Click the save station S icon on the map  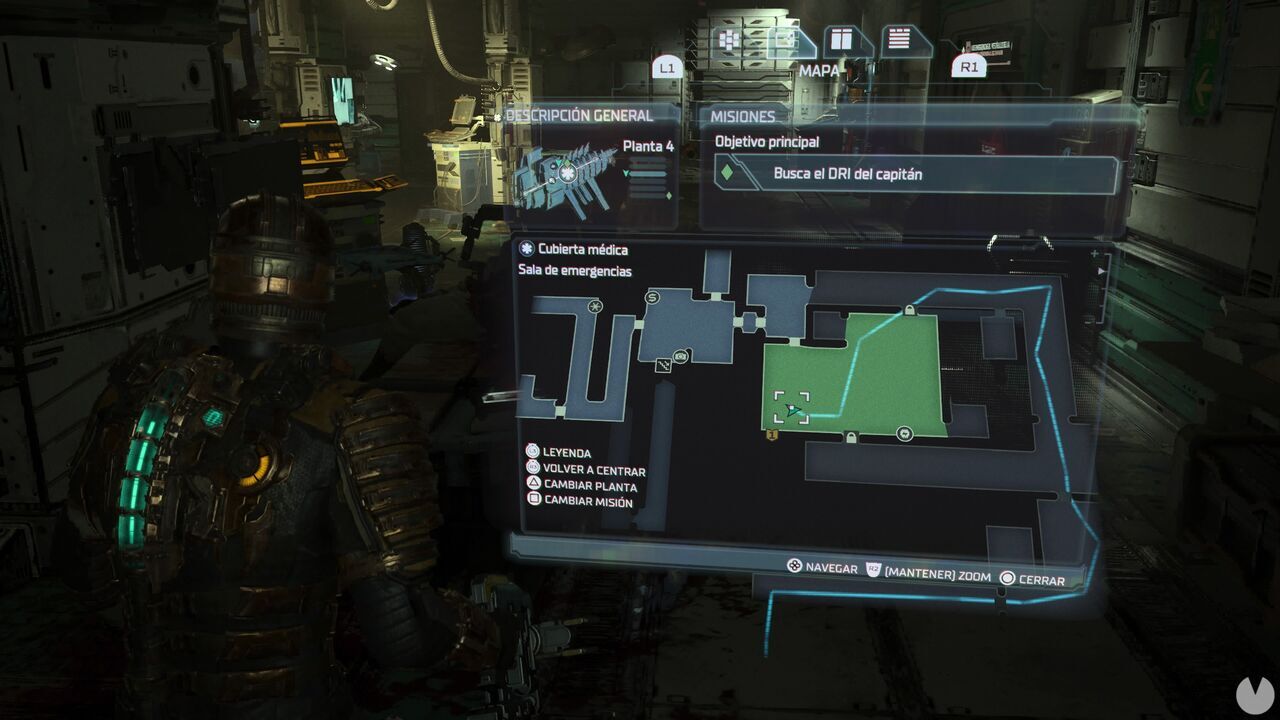[651, 297]
